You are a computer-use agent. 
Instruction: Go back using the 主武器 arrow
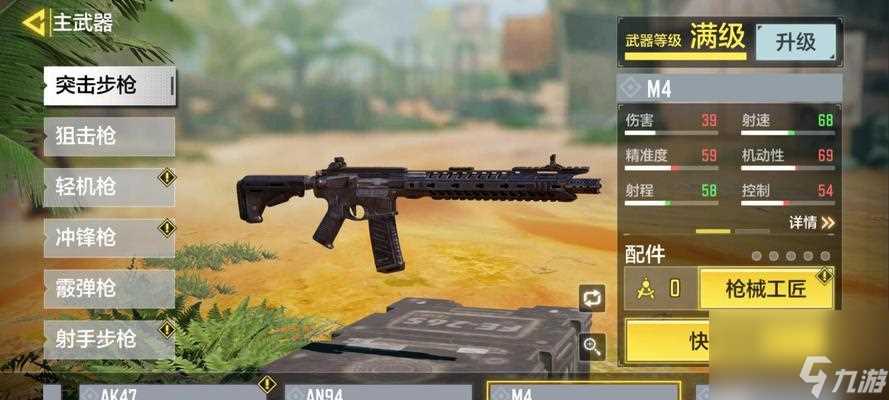coord(35,22)
